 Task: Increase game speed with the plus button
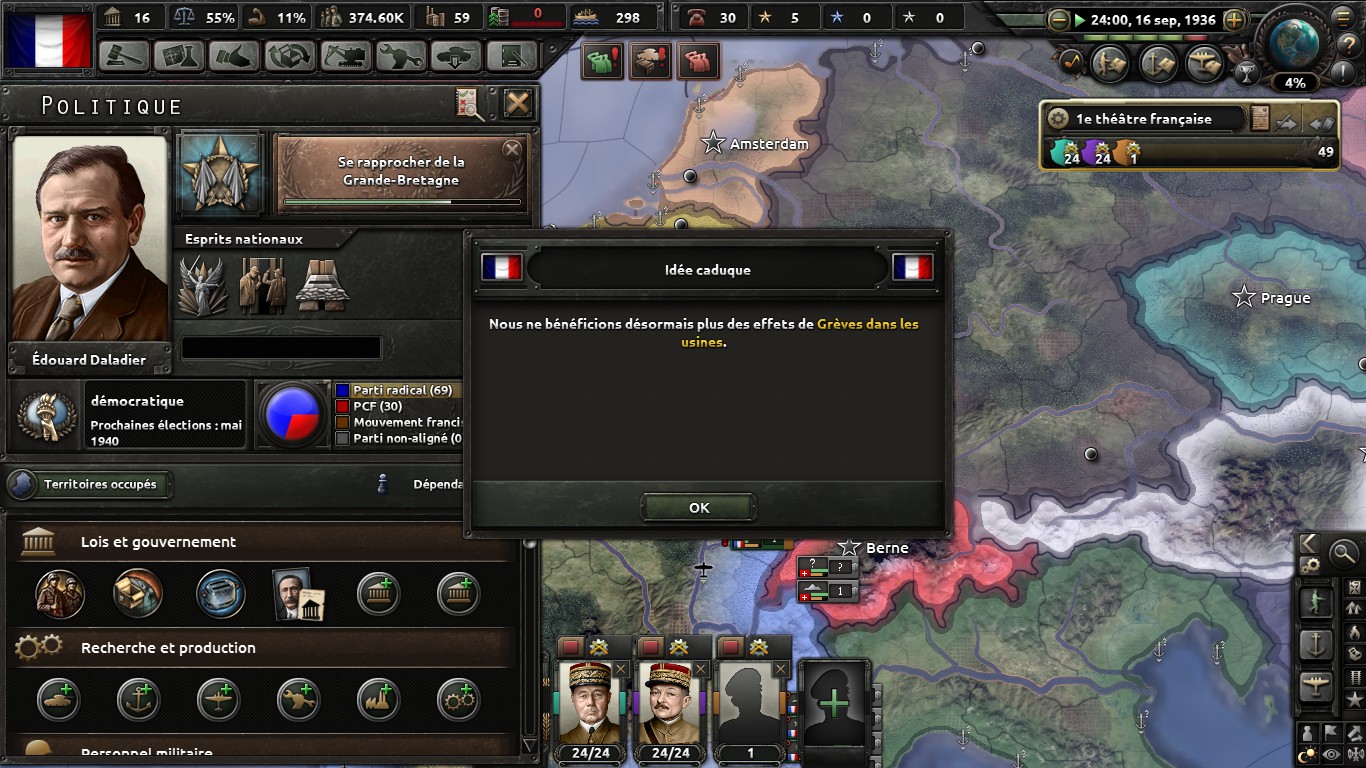[1234, 20]
